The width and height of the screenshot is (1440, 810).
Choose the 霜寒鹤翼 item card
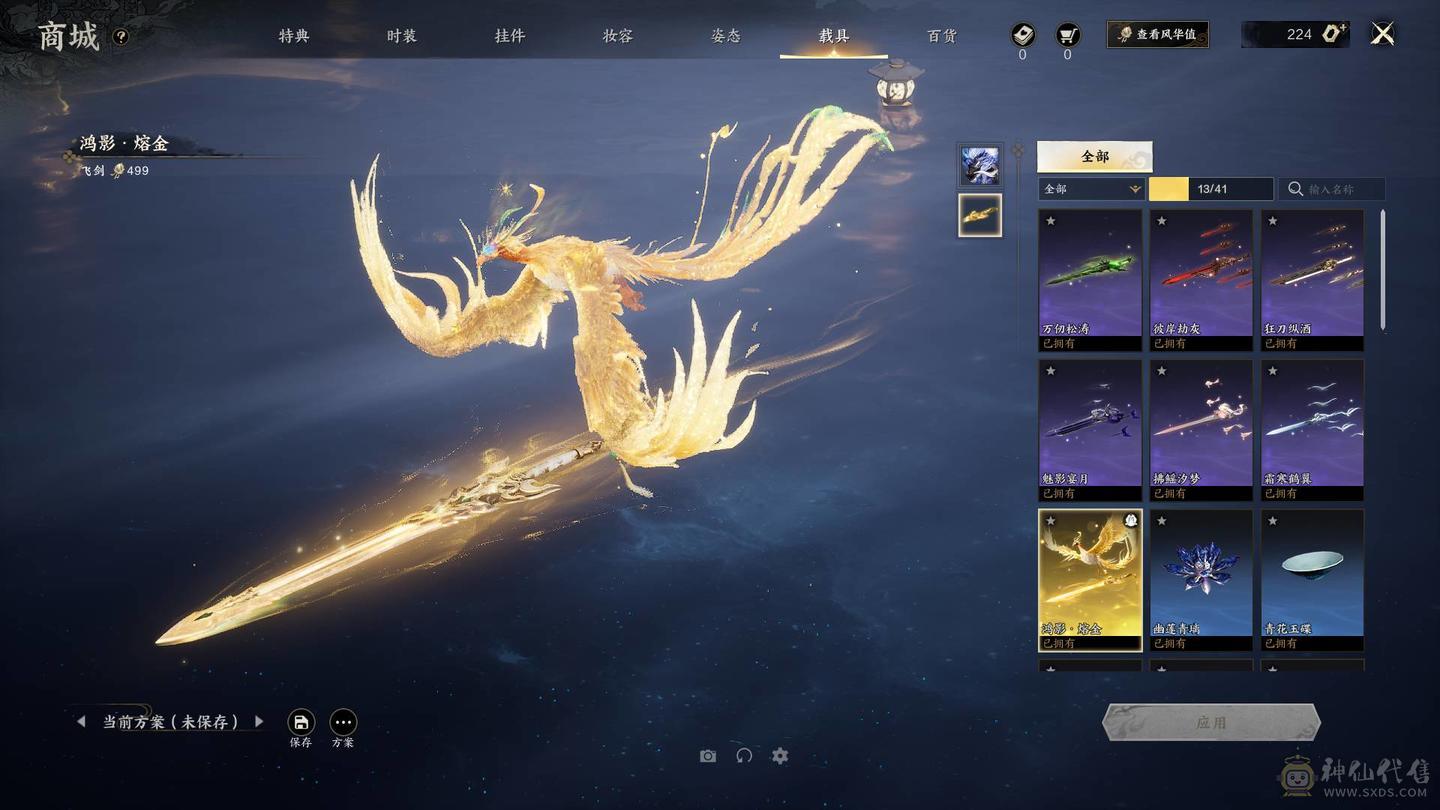(x=1312, y=429)
